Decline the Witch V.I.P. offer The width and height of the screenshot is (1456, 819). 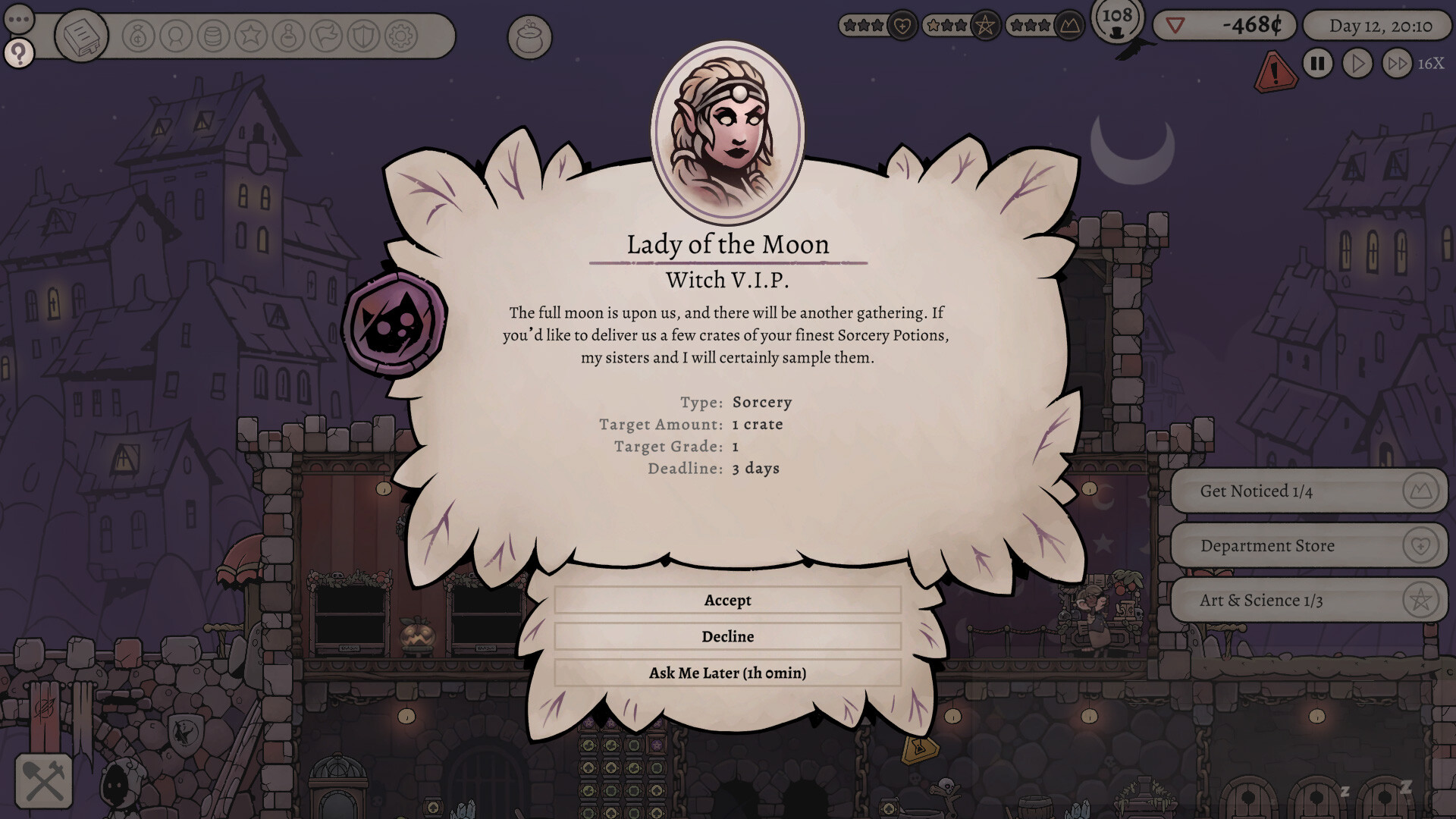[727, 636]
